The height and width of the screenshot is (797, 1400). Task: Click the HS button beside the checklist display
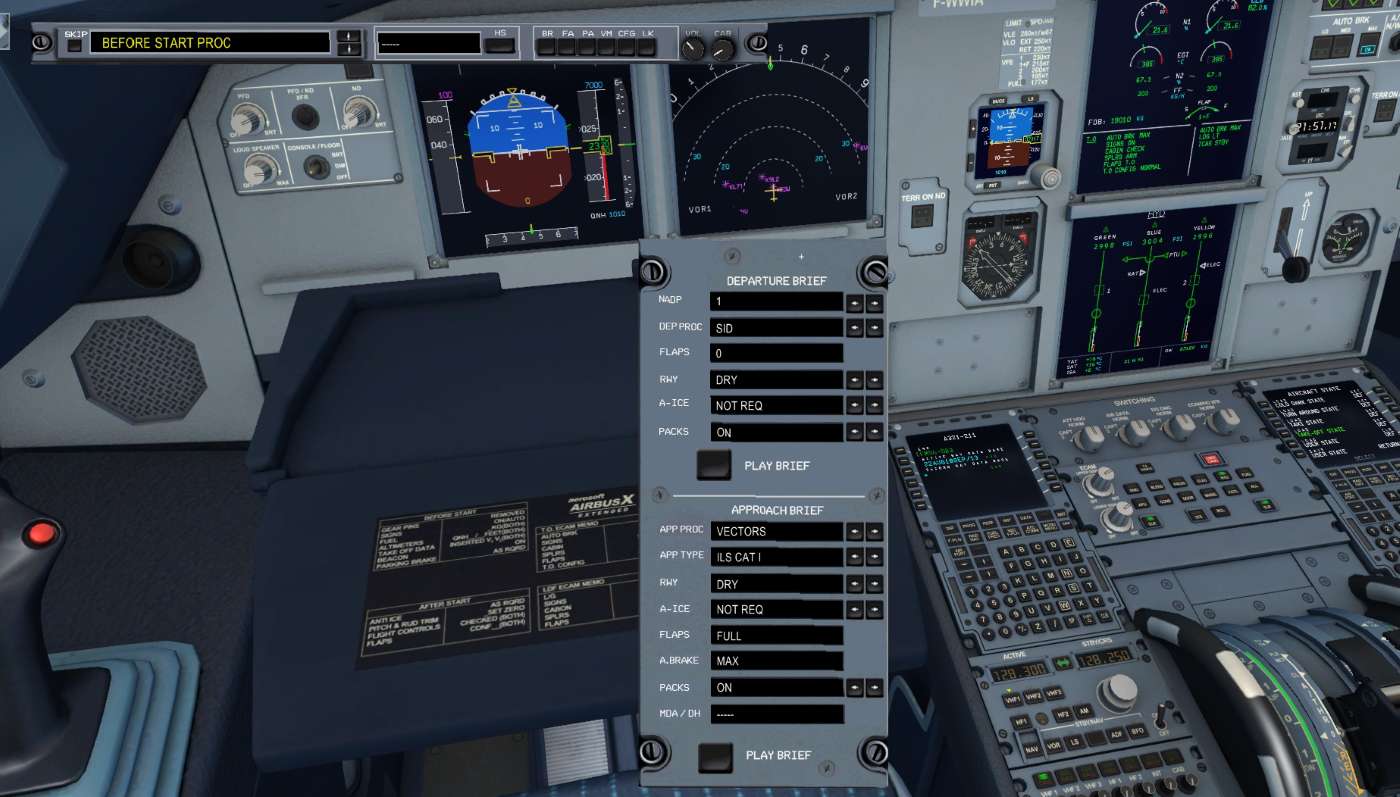(x=501, y=43)
